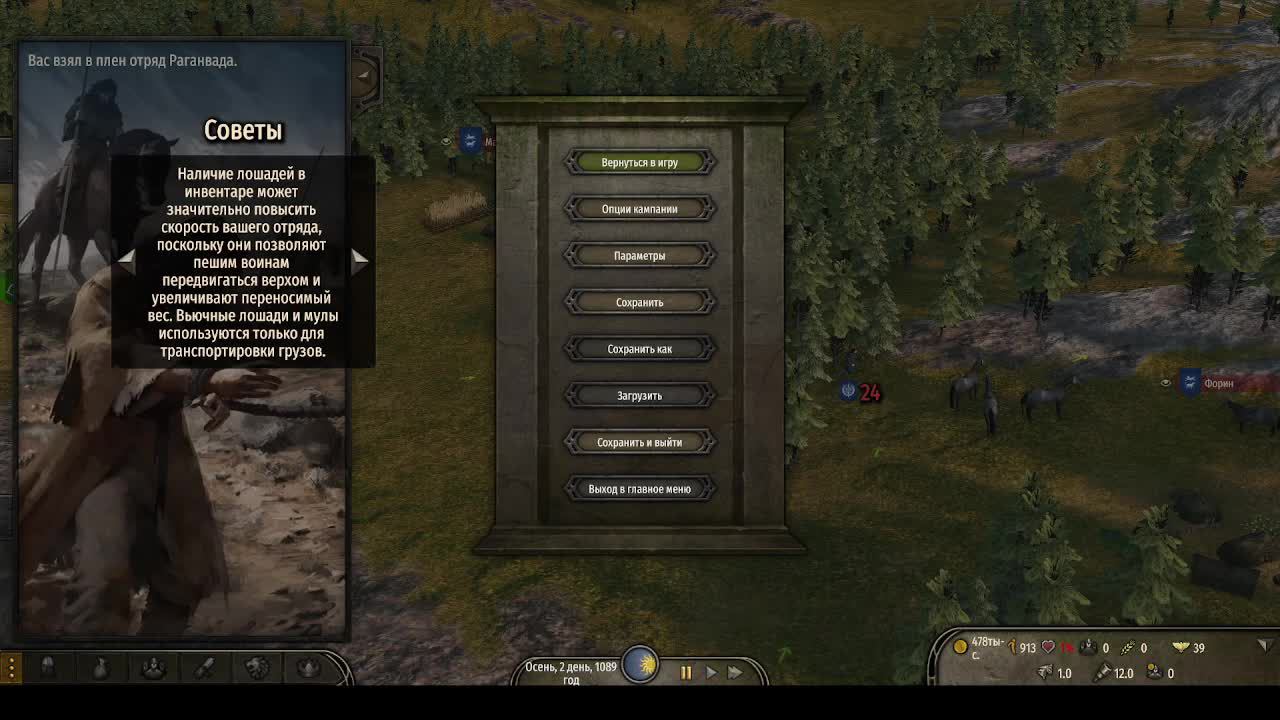The width and height of the screenshot is (1280, 720).
Task: Open the quests quill icon
Action: 205,668
